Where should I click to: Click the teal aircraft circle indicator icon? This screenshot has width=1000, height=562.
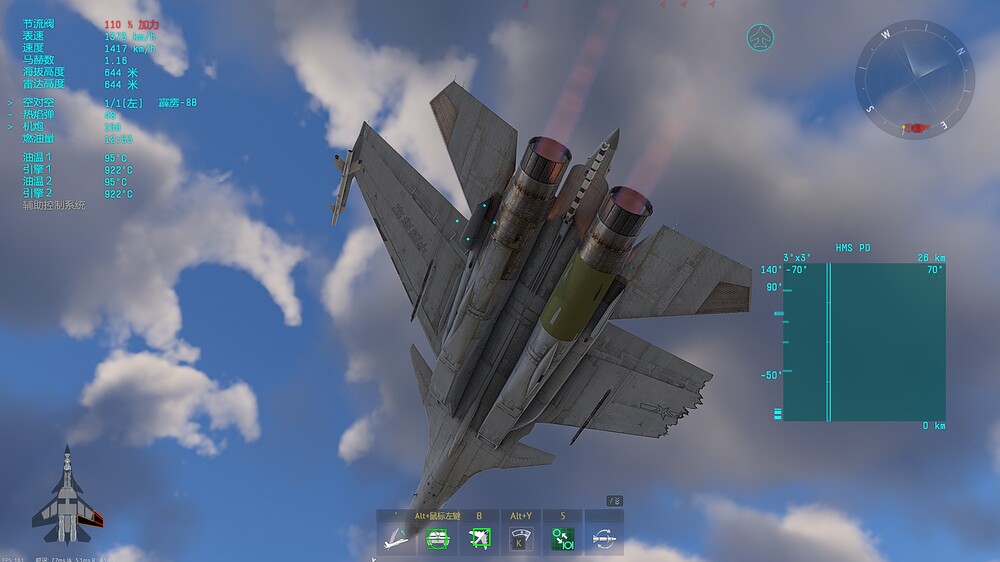(762, 39)
